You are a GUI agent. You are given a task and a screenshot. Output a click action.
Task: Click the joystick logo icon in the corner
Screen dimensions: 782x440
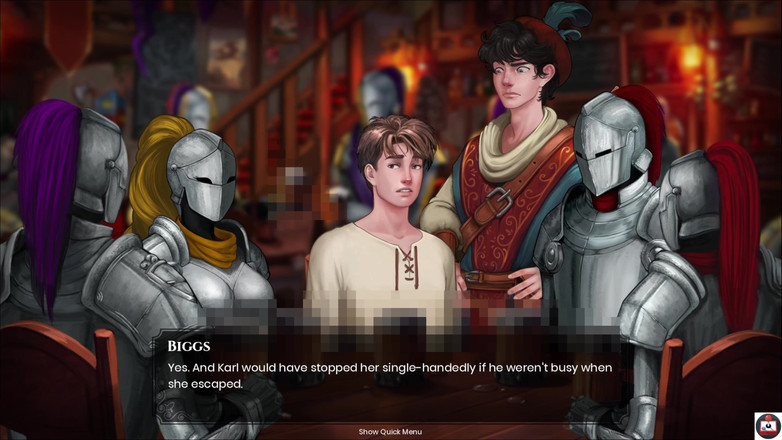[x=767, y=425]
